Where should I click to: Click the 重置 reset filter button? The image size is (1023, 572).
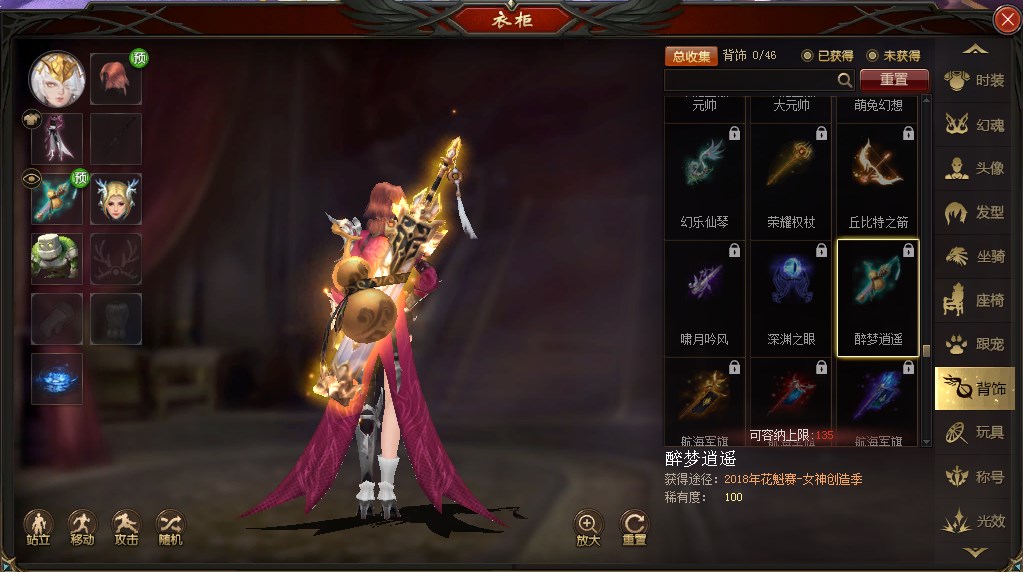[894, 80]
